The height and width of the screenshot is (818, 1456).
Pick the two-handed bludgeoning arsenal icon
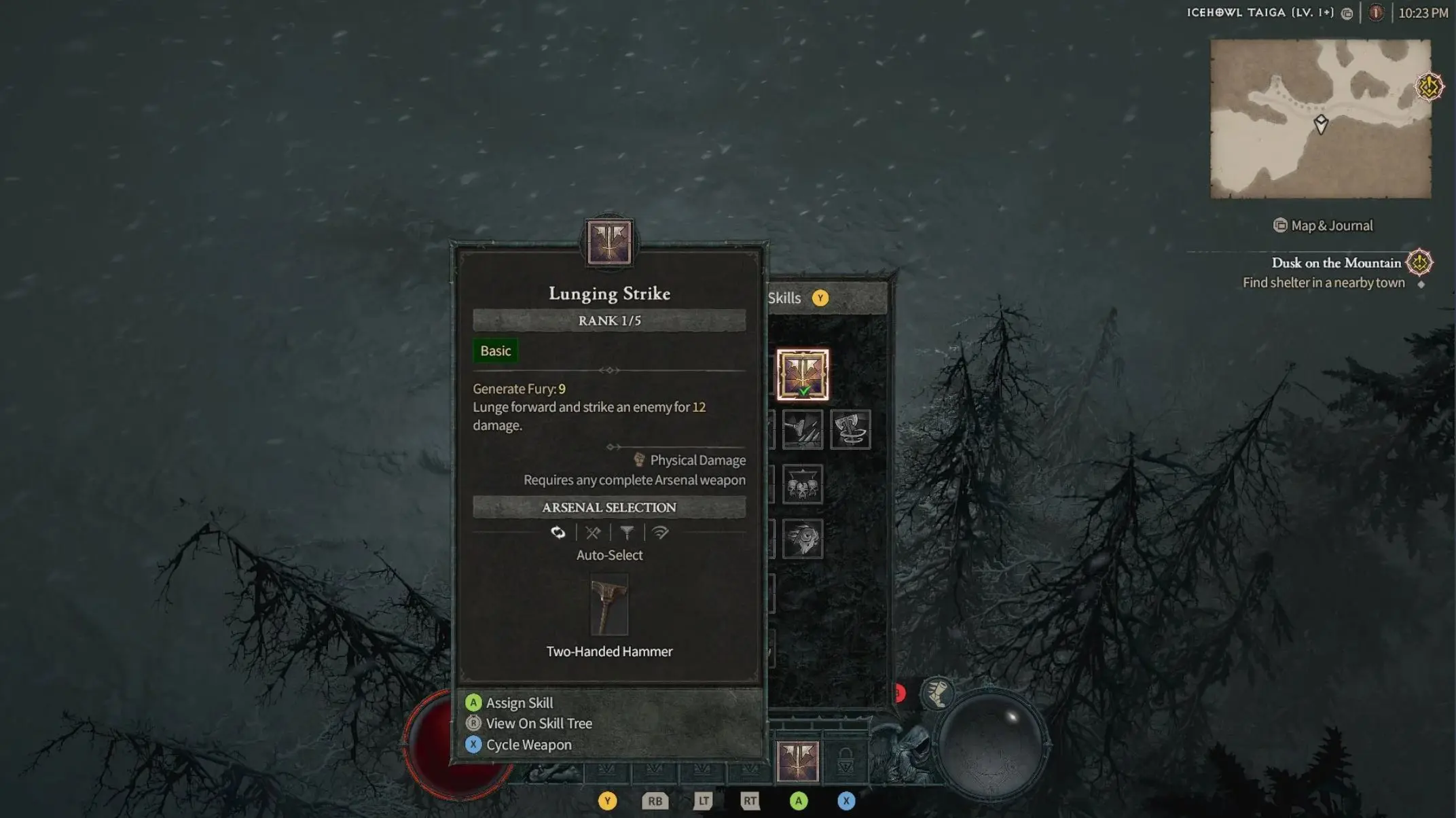(626, 533)
